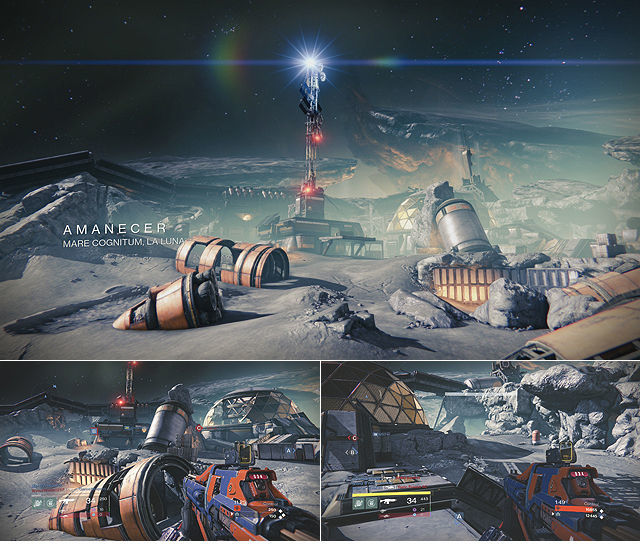
Task: Select the zone A marker below the 34 ammo readout
Action: pos(459,517)
